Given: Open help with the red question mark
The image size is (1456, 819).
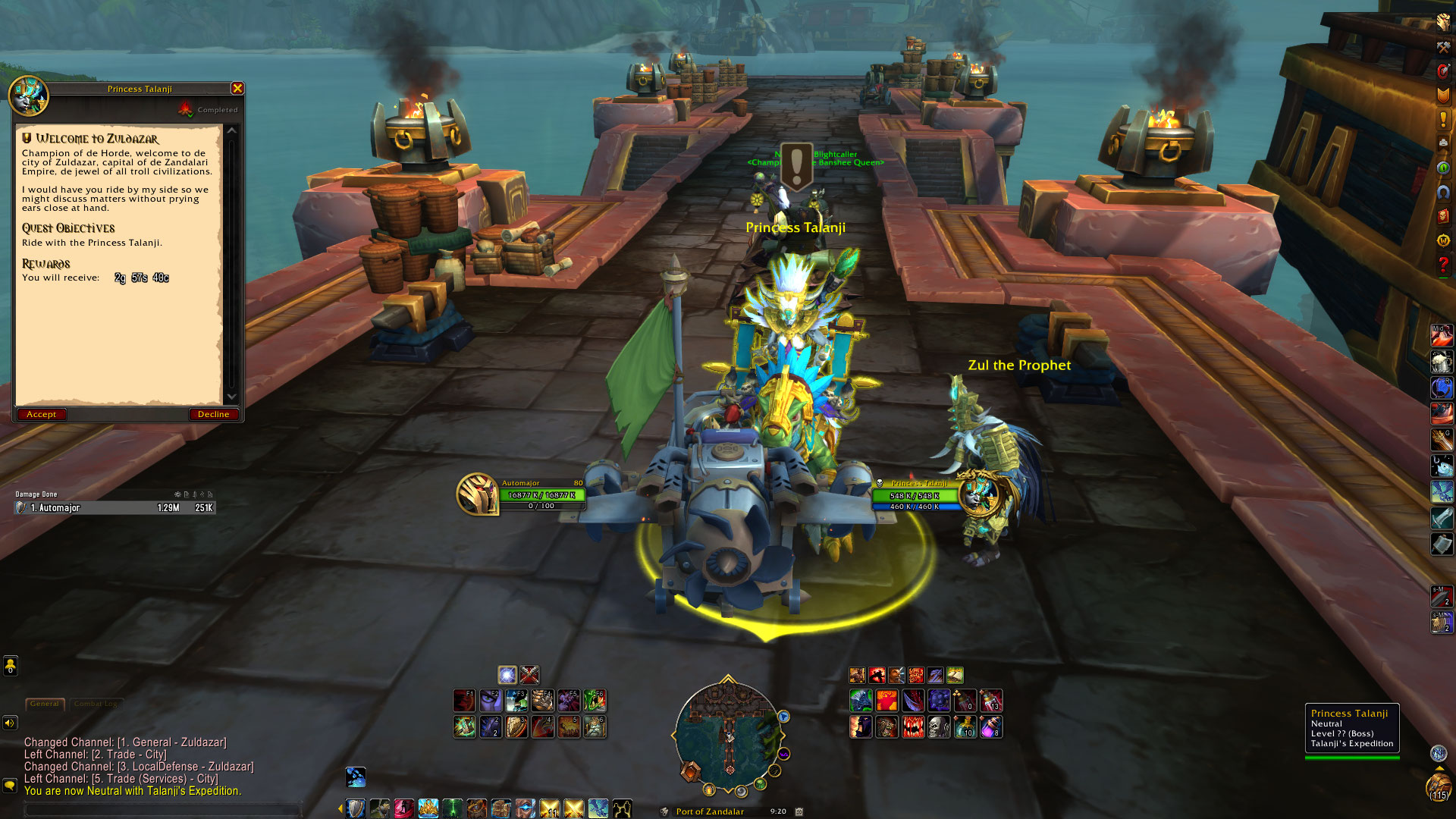Looking at the screenshot, I should tap(1443, 265).
